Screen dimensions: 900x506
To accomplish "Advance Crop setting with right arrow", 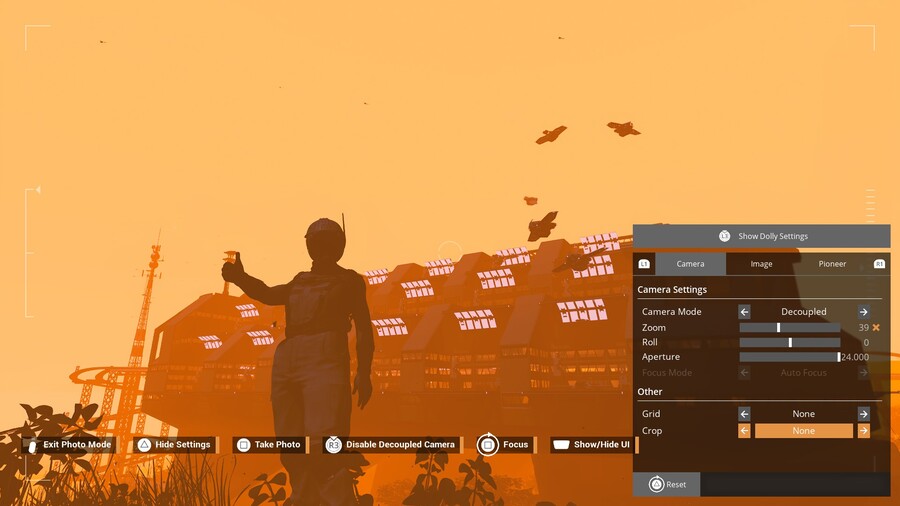I will pyautogui.click(x=863, y=431).
